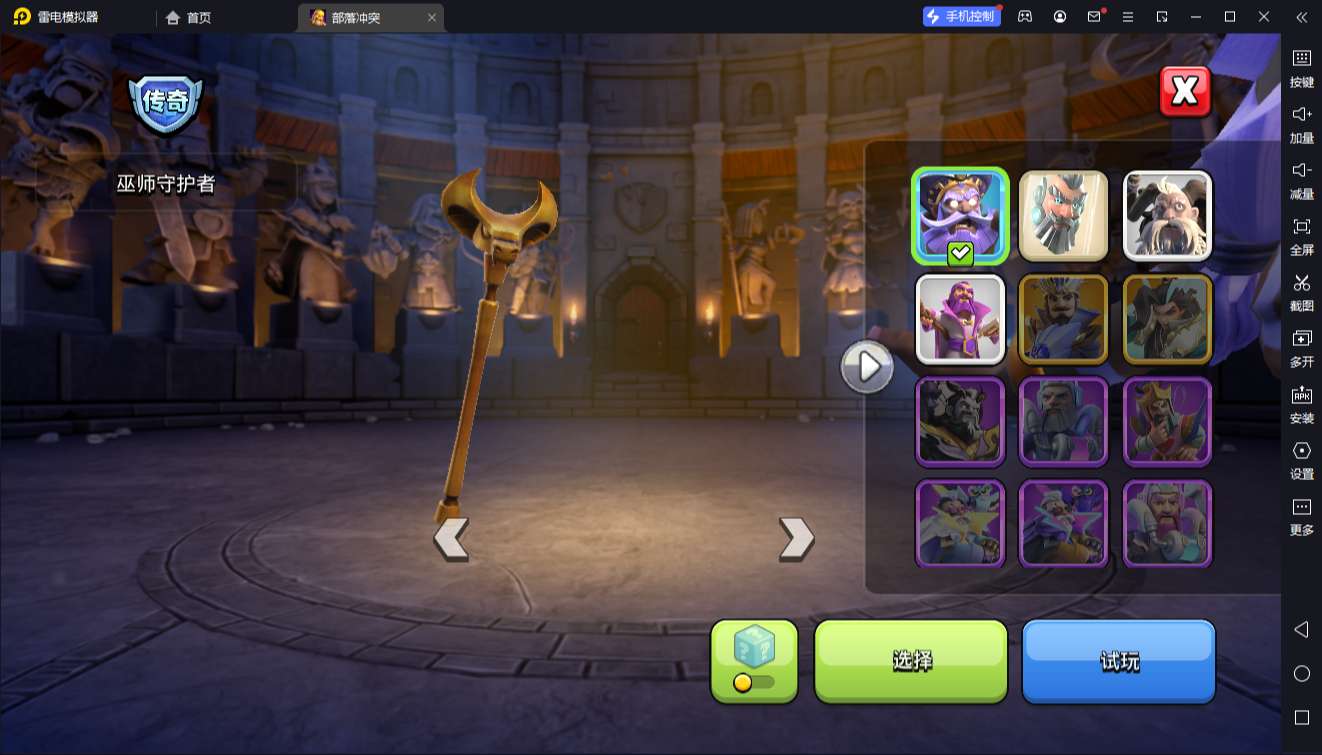Collapse the skin panel with round arrow button
The image size is (1322, 755).
[x=866, y=367]
